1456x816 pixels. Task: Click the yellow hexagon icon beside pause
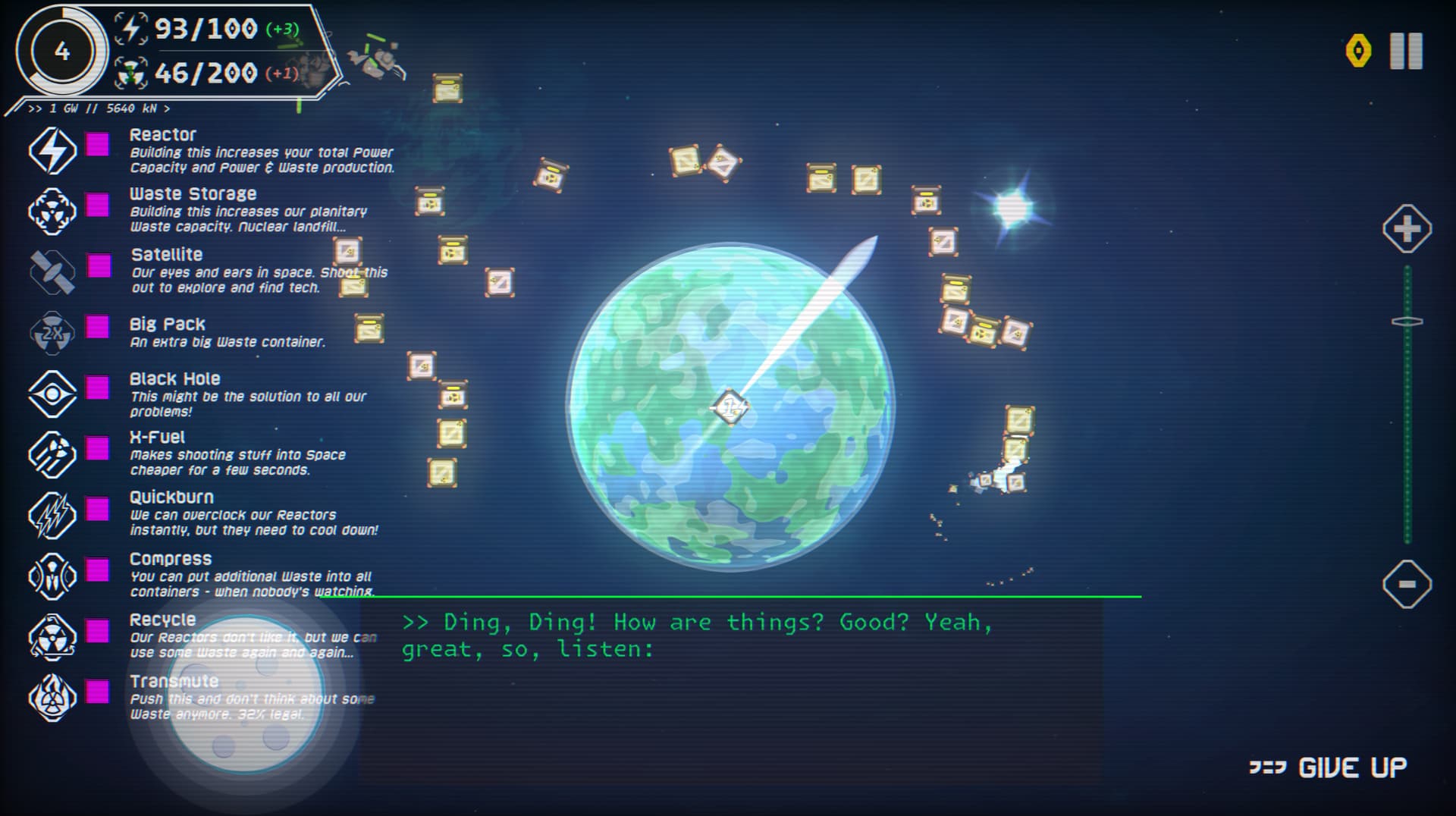click(1358, 52)
